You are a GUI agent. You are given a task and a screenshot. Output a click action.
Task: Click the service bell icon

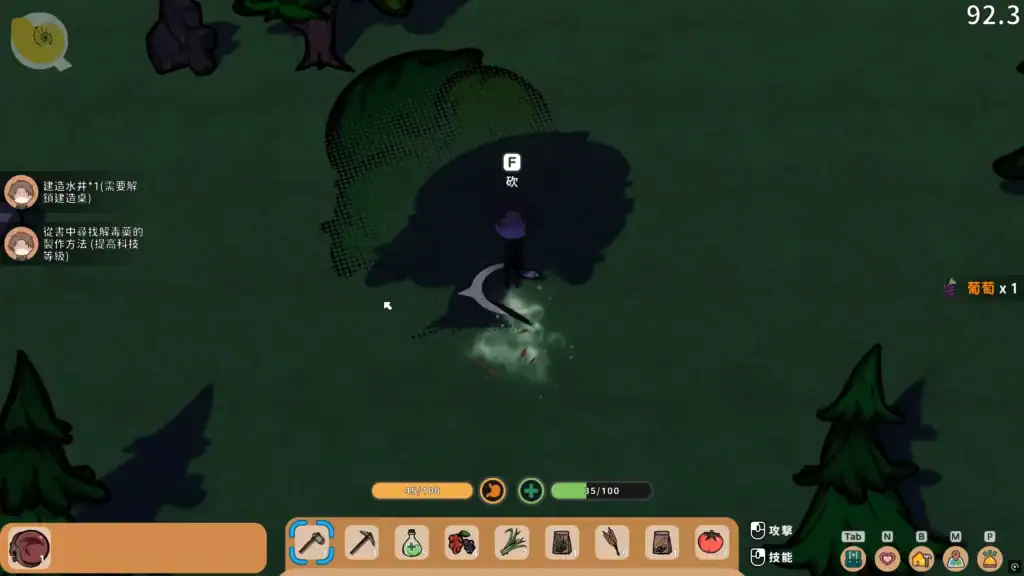(x=989, y=558)
